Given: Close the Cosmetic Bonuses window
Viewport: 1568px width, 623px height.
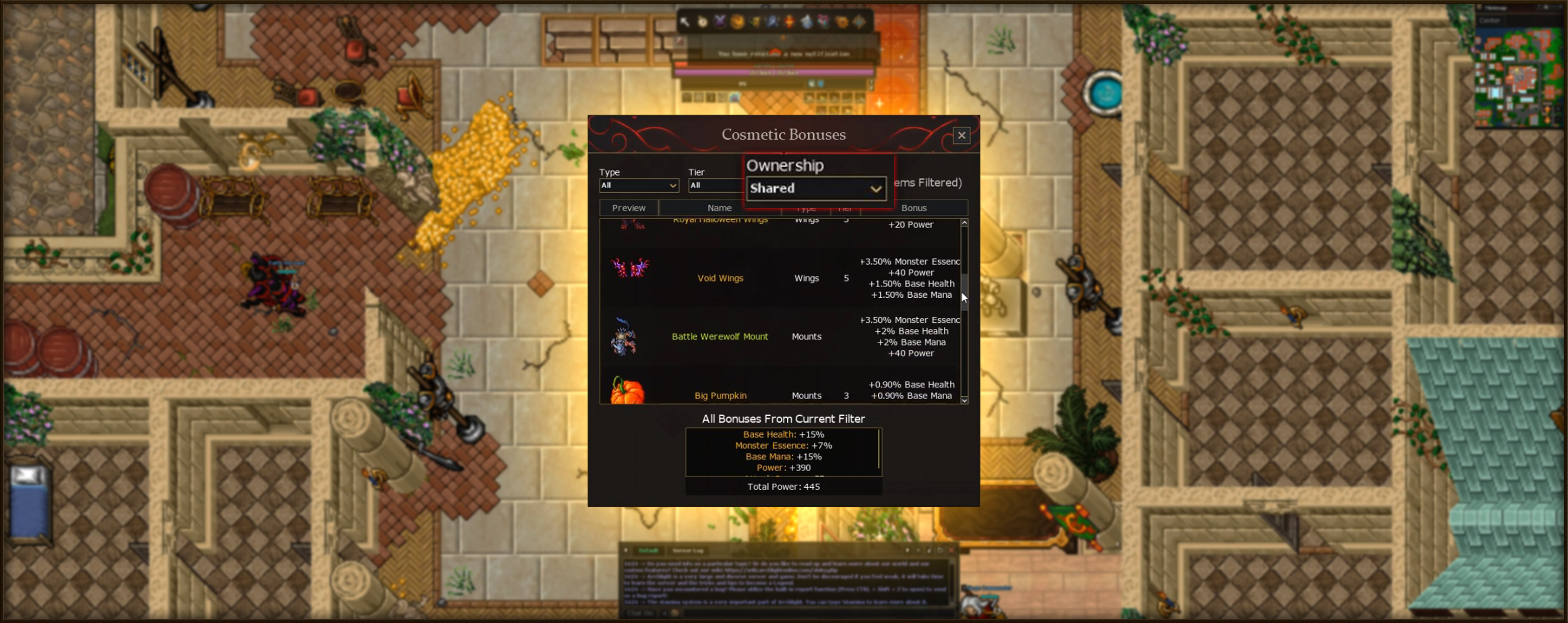Looking at the screenshot, I should (x=961, y=135).
